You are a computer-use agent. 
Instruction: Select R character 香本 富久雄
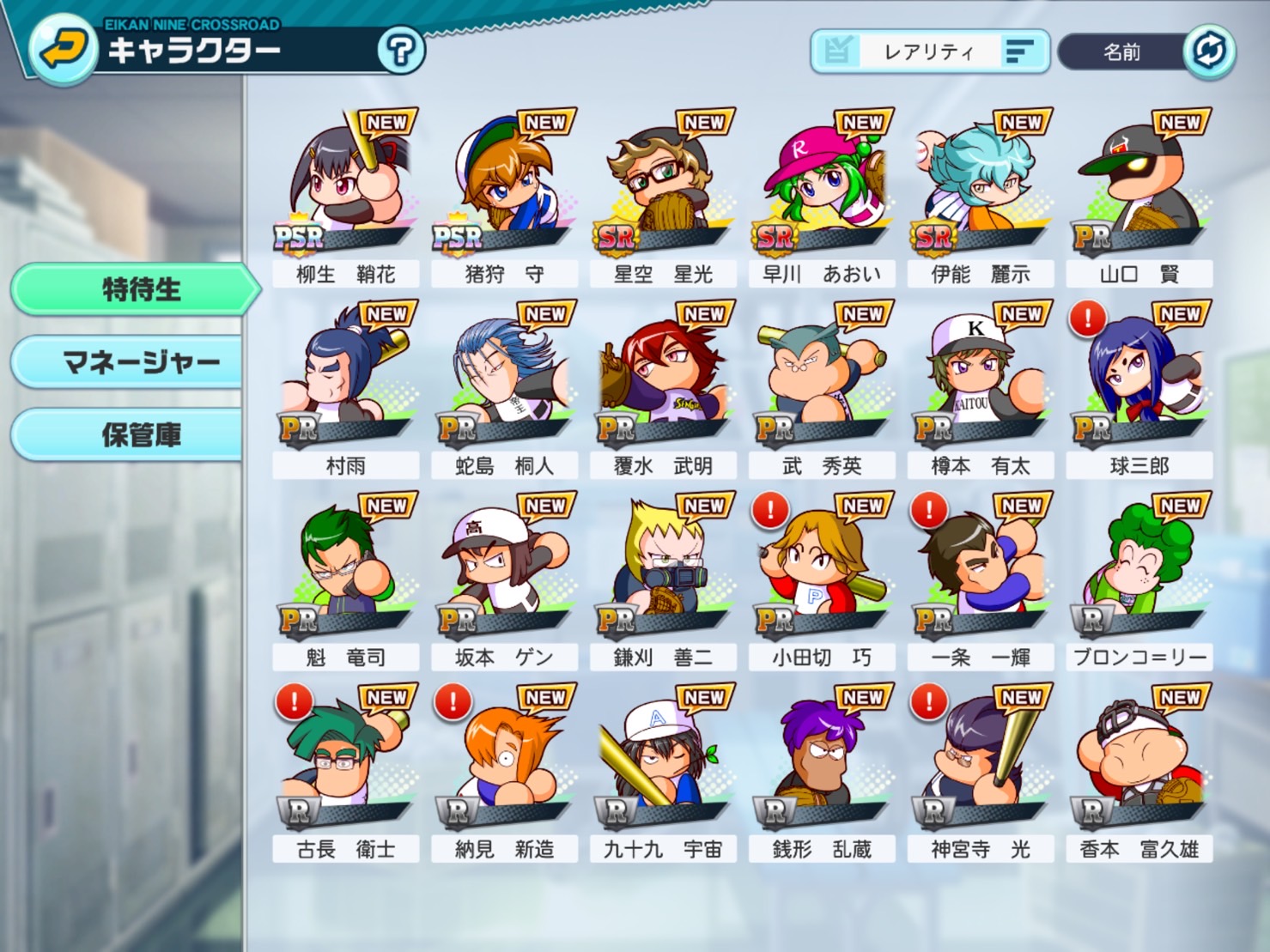pyautogui.click(x=1139, y=771)
